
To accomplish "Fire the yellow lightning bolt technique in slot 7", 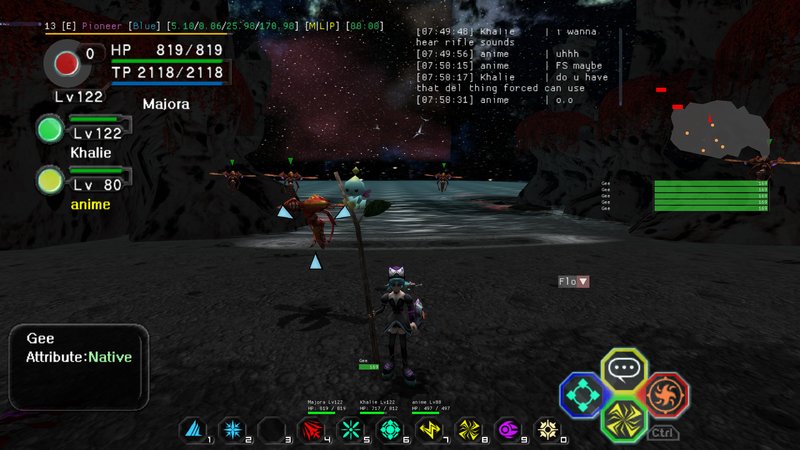I will (430, 430).
